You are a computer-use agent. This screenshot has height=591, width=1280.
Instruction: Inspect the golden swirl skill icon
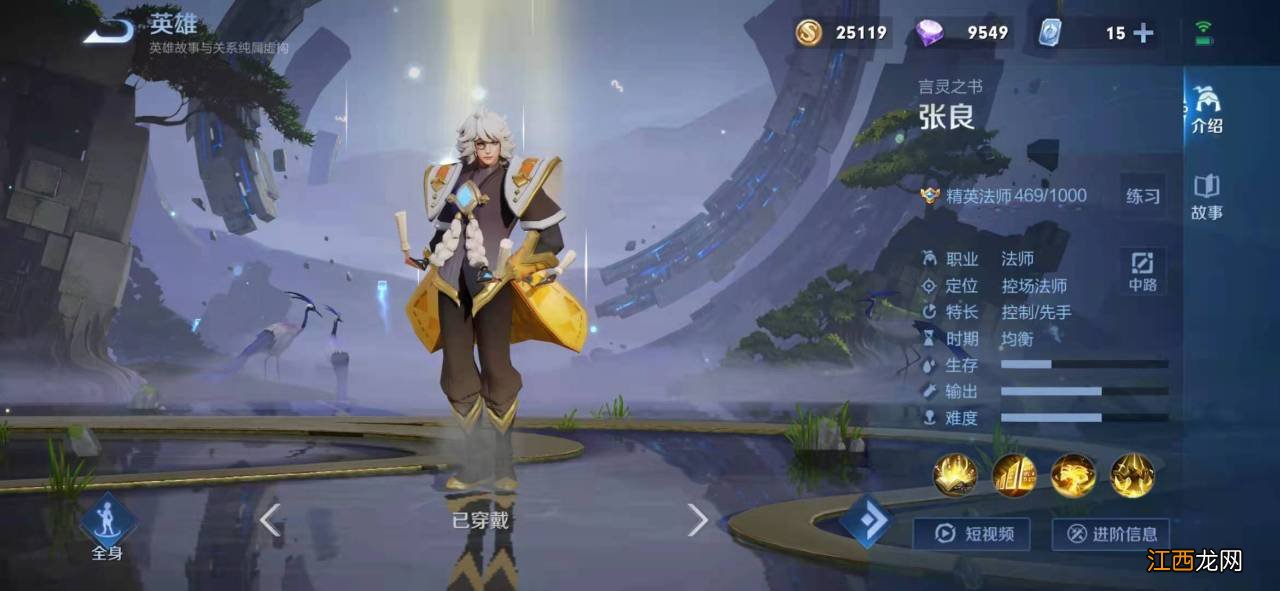pyautogui.click(x=1073, y=475)
